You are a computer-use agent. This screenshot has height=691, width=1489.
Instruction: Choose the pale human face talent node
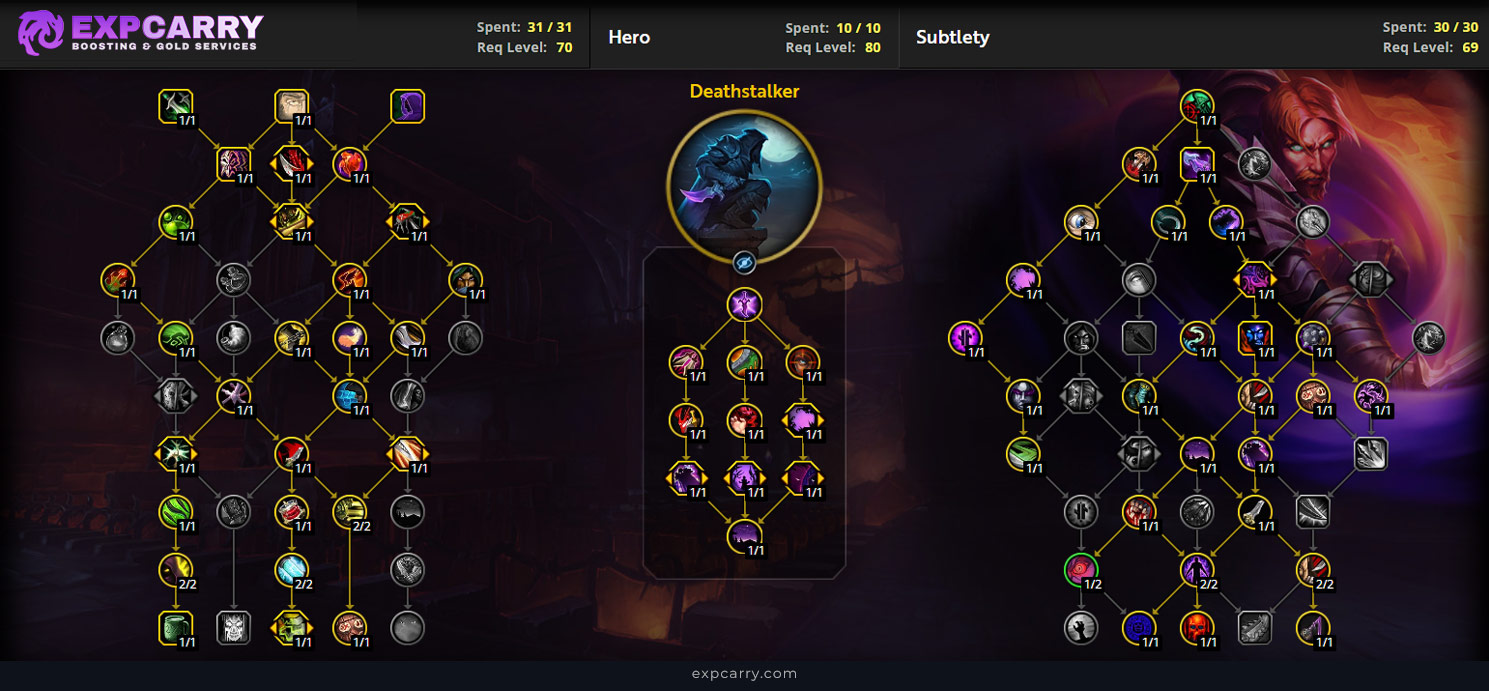[x=291, y=105]
